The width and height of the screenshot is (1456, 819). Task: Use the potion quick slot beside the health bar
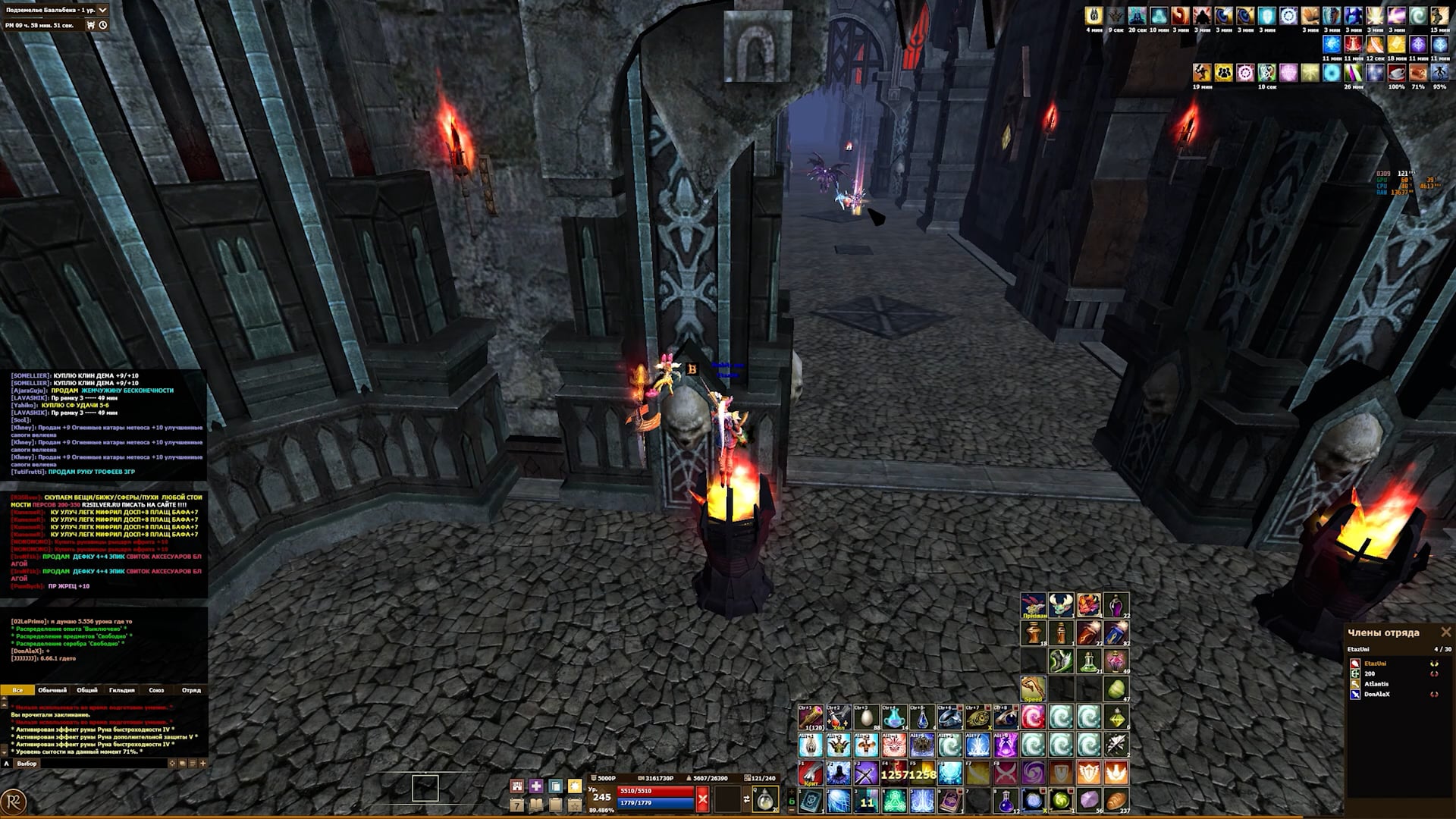pyautogui.click(x=764, y=799)
